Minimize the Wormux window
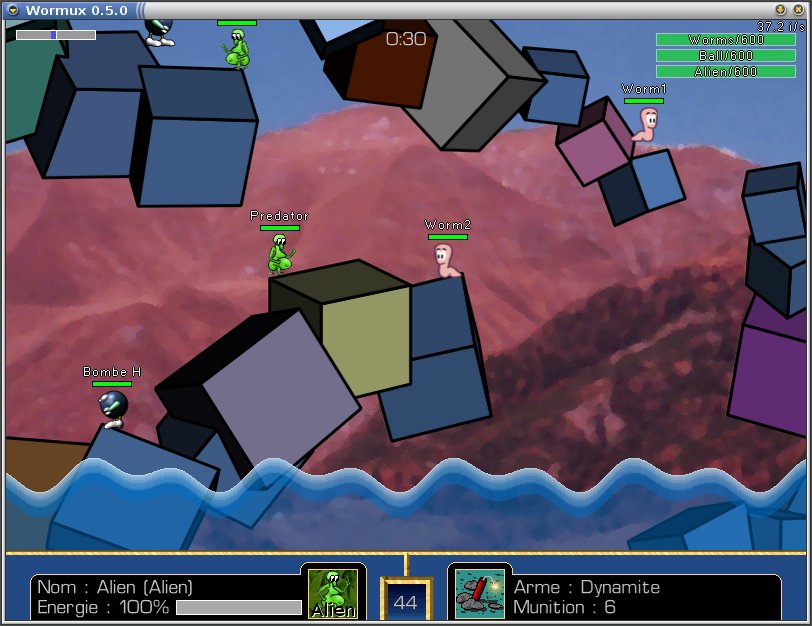 point(780,10)
